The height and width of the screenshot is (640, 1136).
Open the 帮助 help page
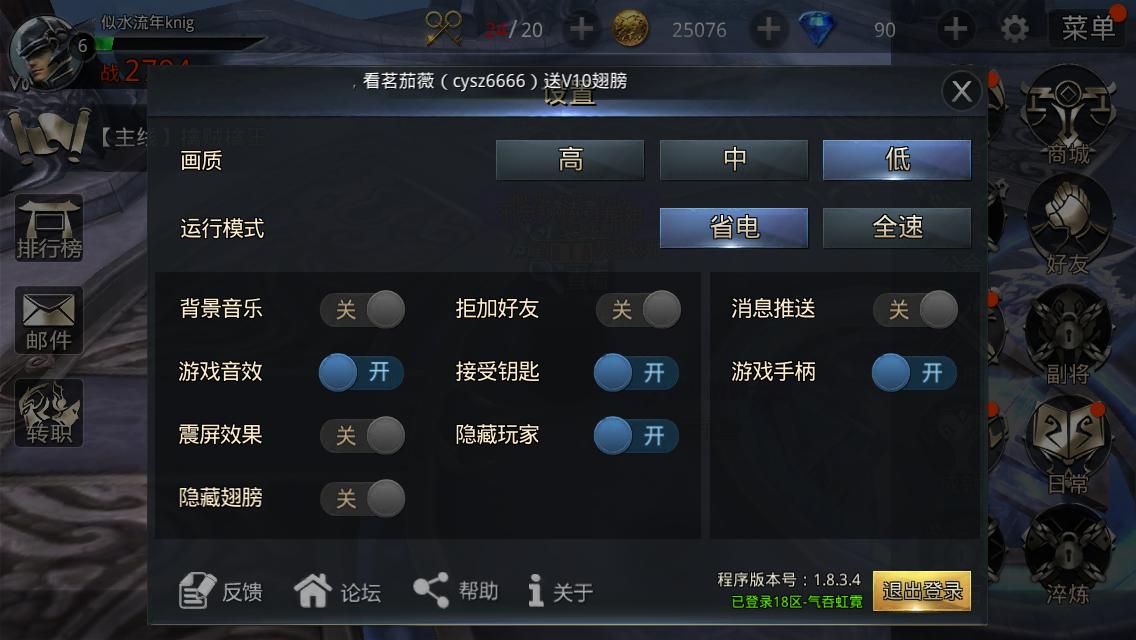coord(456,591)
